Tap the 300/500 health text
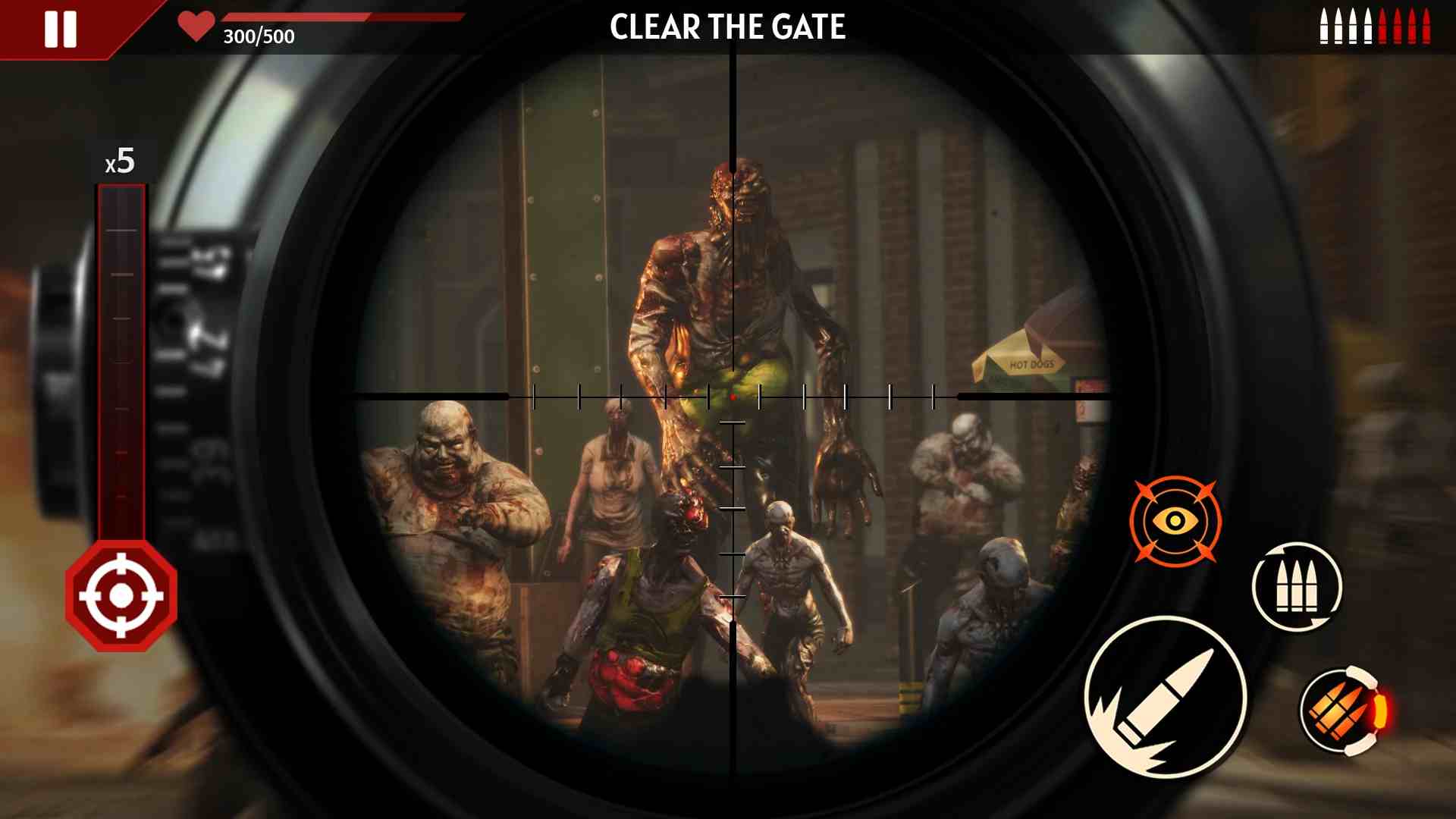Image resolution: width=1456 pixels, height=819 pixels. point(258,35)
